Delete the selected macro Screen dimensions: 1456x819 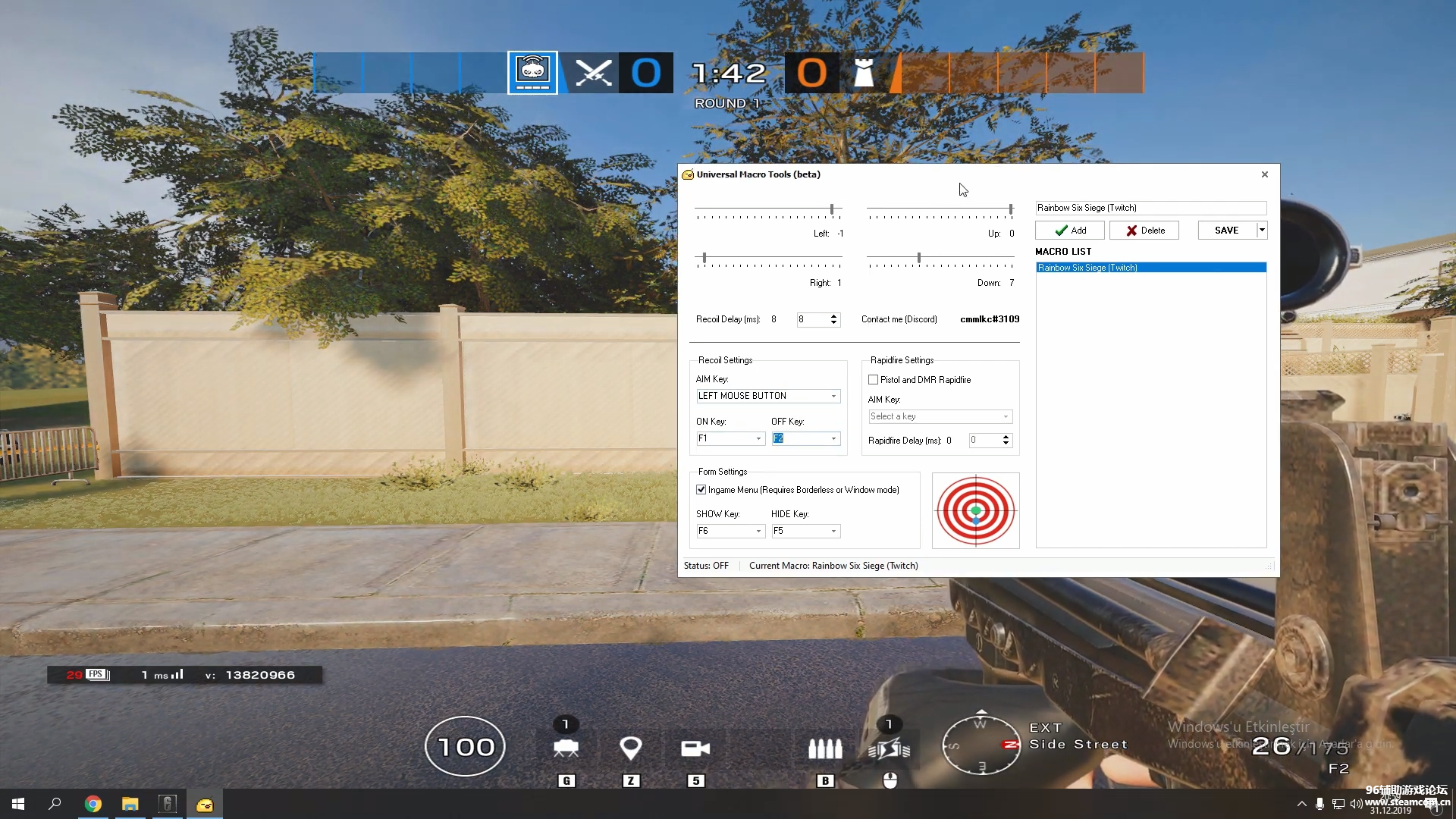click(x=1144, y=231)
